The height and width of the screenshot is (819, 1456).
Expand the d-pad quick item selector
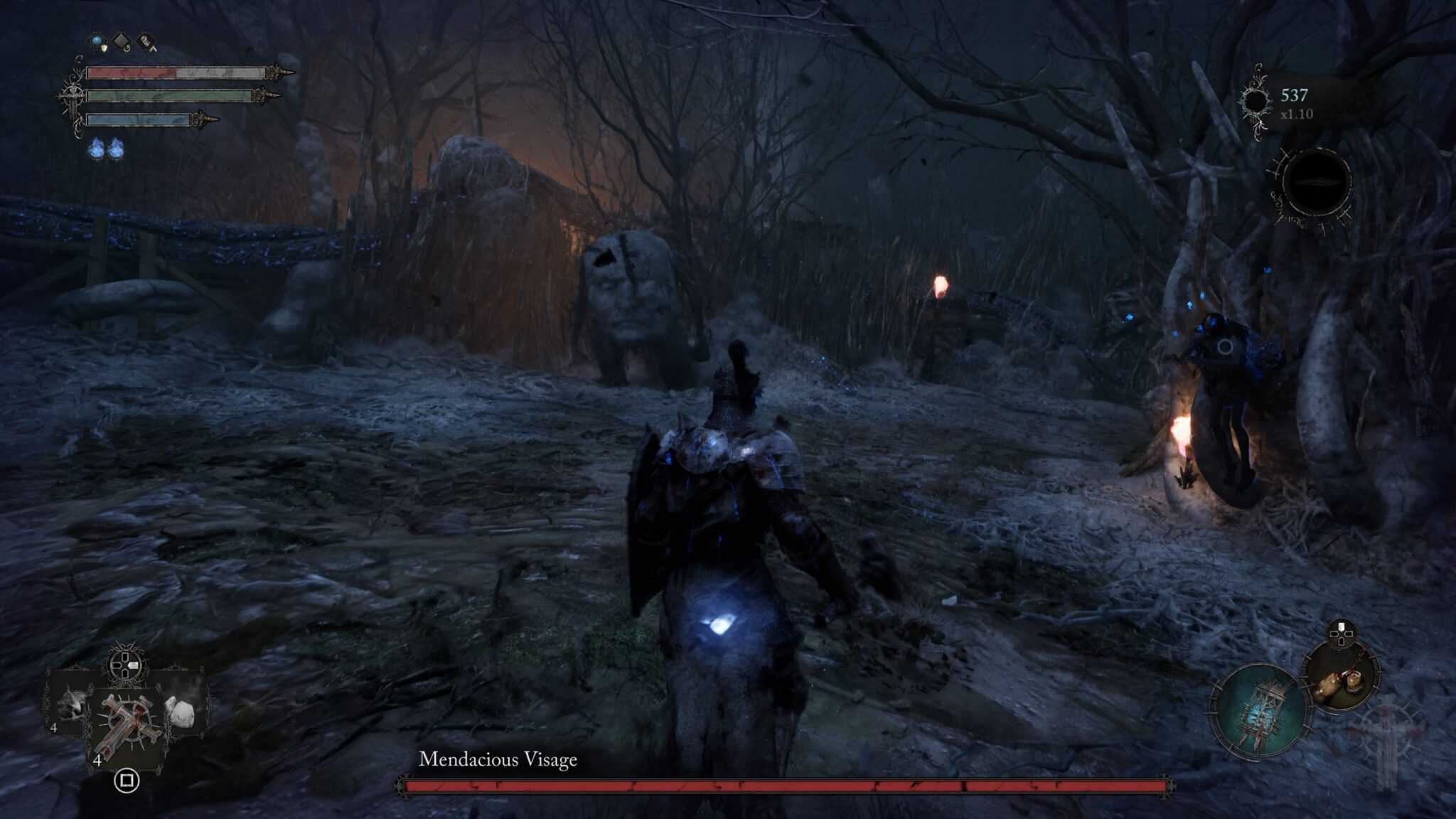point(126,667)
